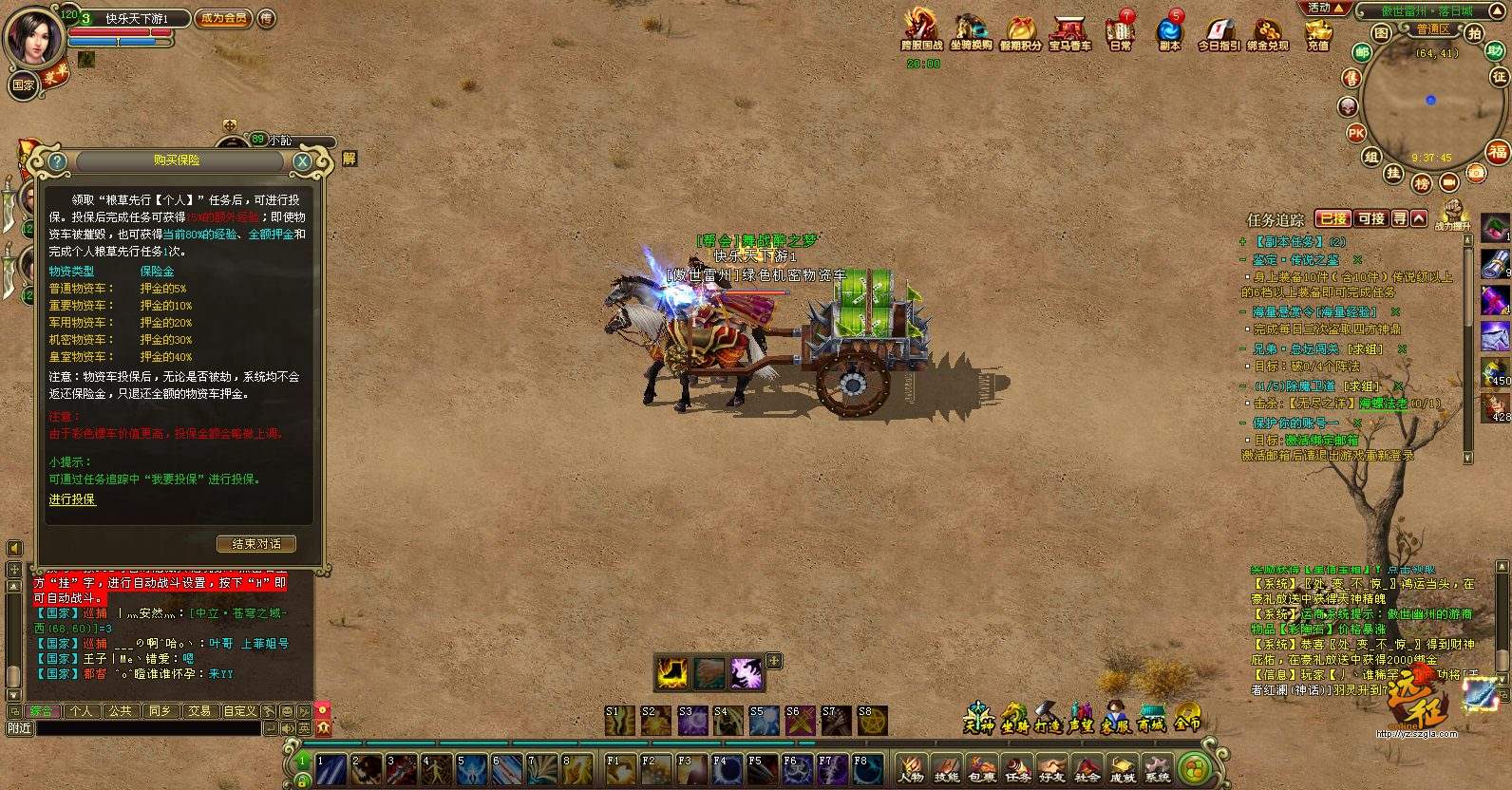Image resolution: width=1512 pixels, height=790 pixels.
Task: End the dialog with 结束对话
Action: pos(256,544)
